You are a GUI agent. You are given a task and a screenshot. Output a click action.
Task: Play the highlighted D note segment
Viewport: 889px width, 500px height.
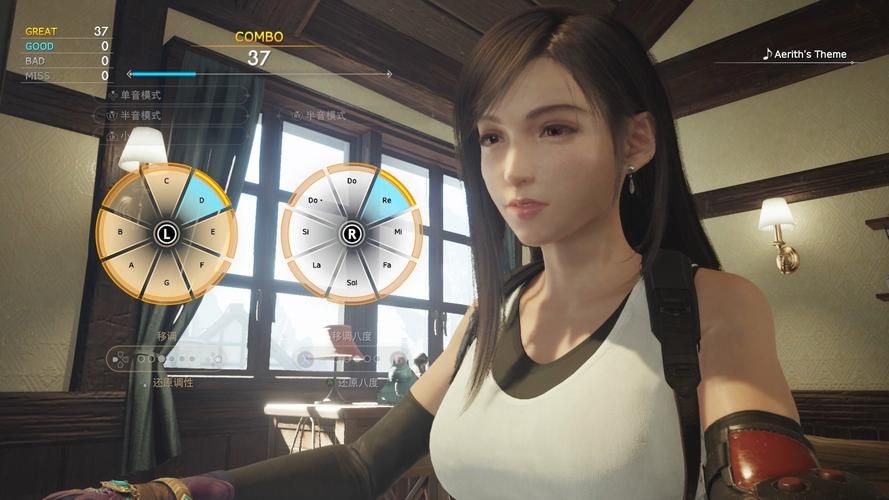[x=201, y=199]
